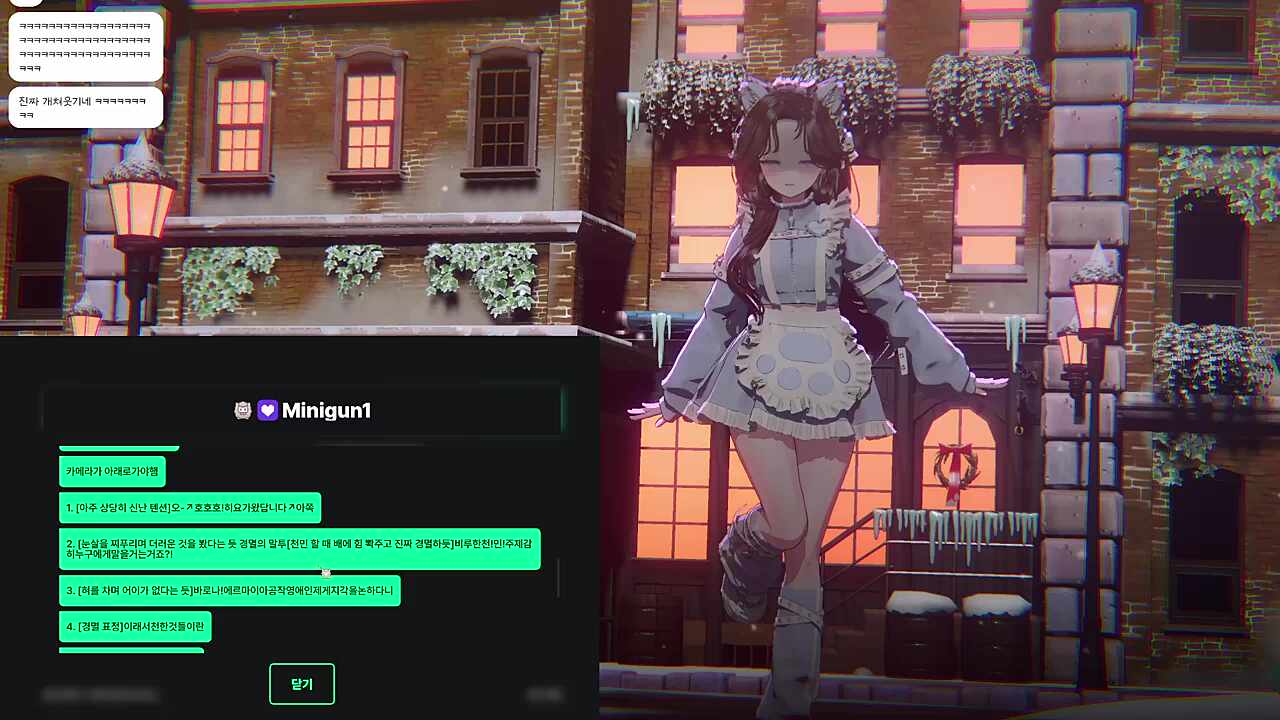1280x720 pixels.
Task: Click the message list scrollbar
Action: coord(558,576)
